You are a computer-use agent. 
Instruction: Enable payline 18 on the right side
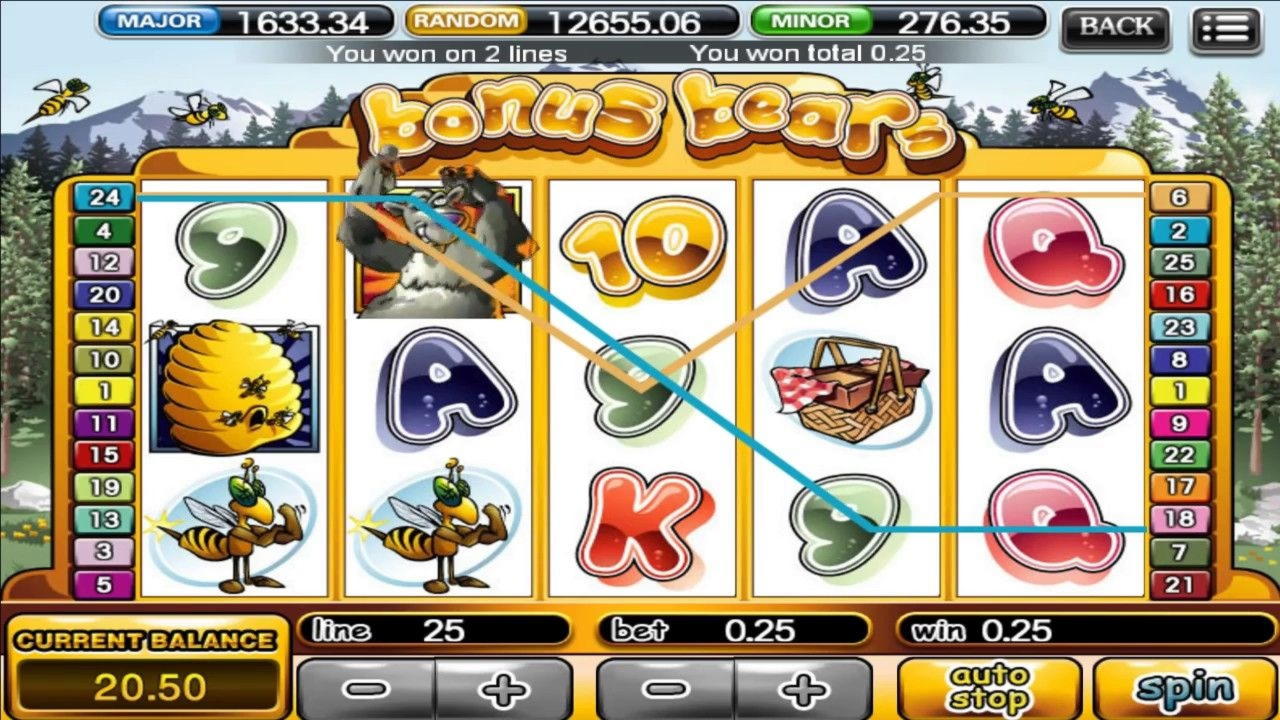(x=1179, y=520)
